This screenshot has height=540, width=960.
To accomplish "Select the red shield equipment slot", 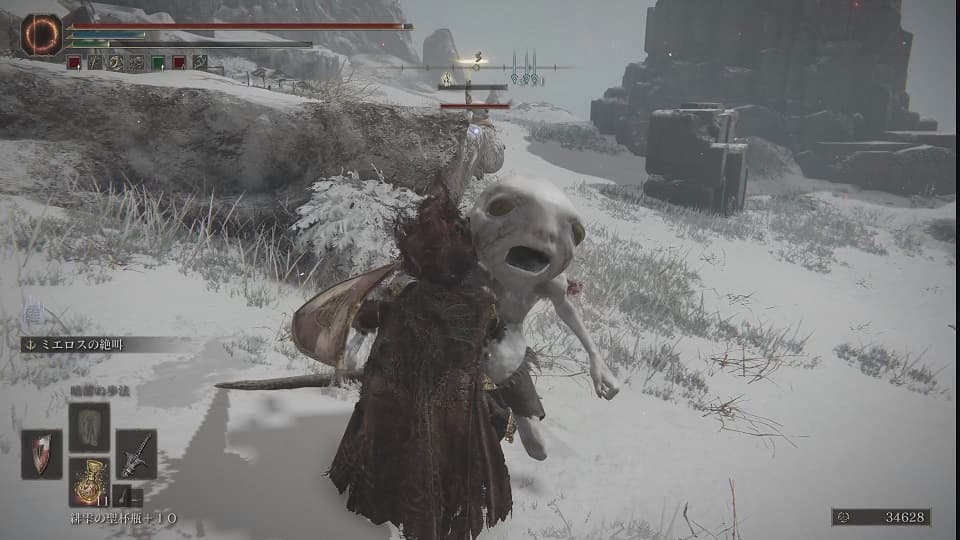I will [41, 454].
